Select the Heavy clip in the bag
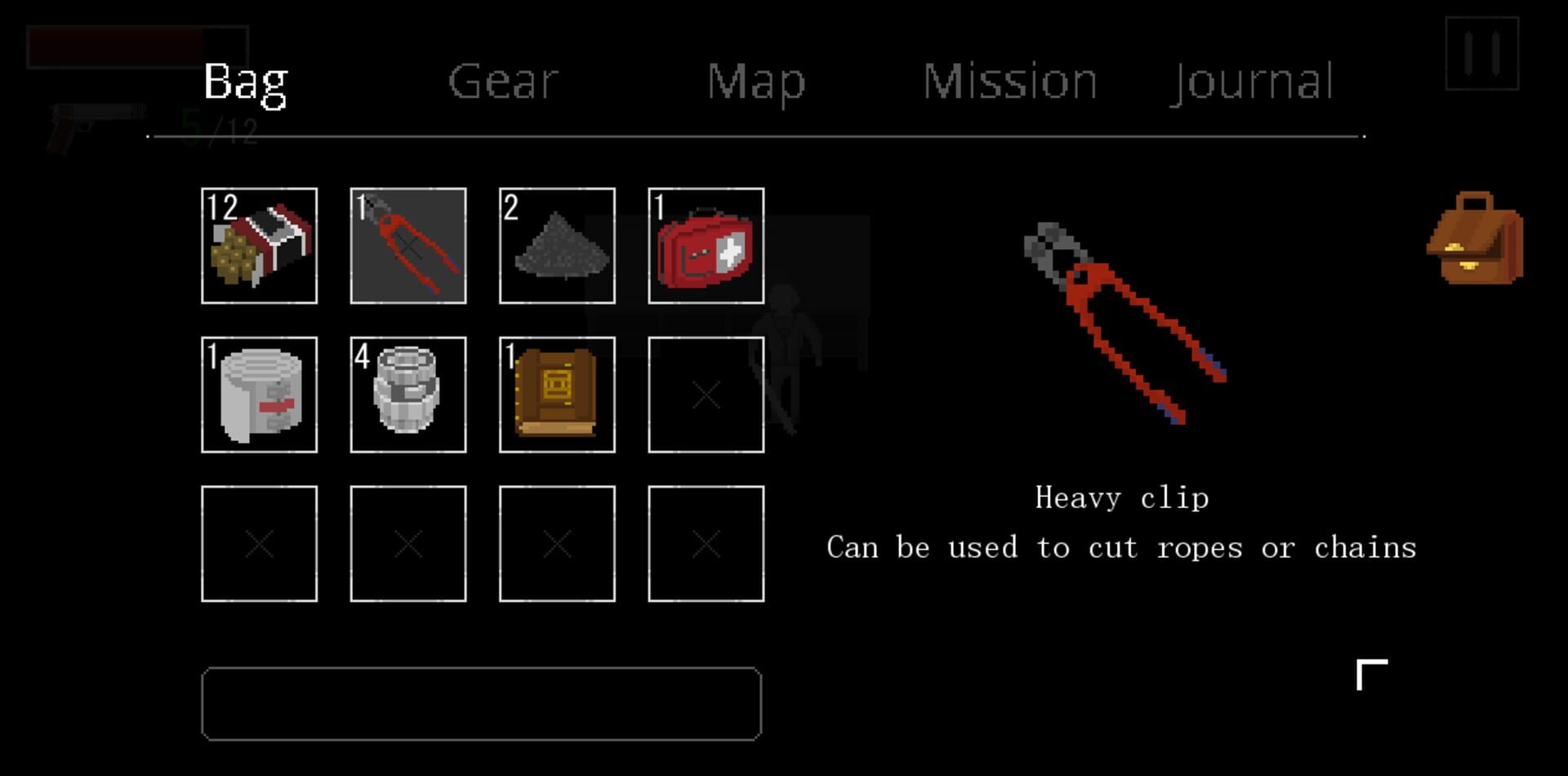Image resolution: width=1568 pixels, height=776 pixels. pos(408,245)
